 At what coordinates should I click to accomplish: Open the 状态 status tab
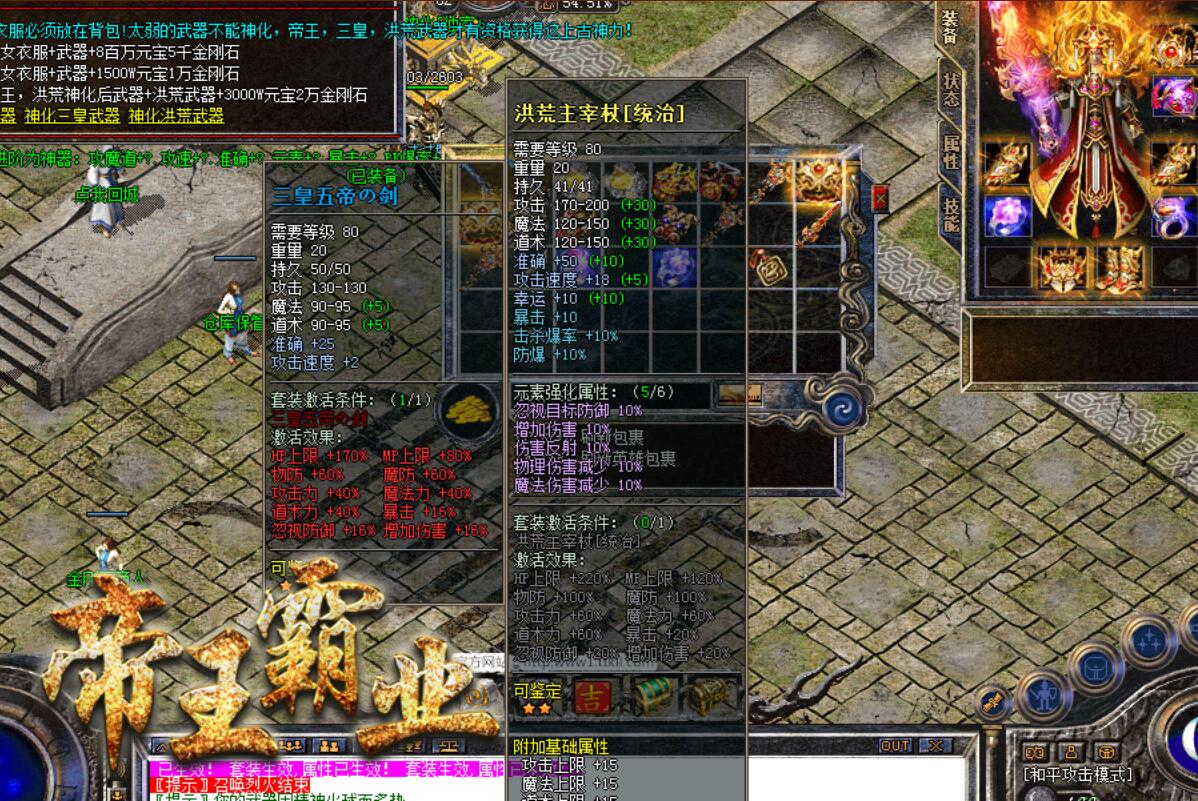950,91
